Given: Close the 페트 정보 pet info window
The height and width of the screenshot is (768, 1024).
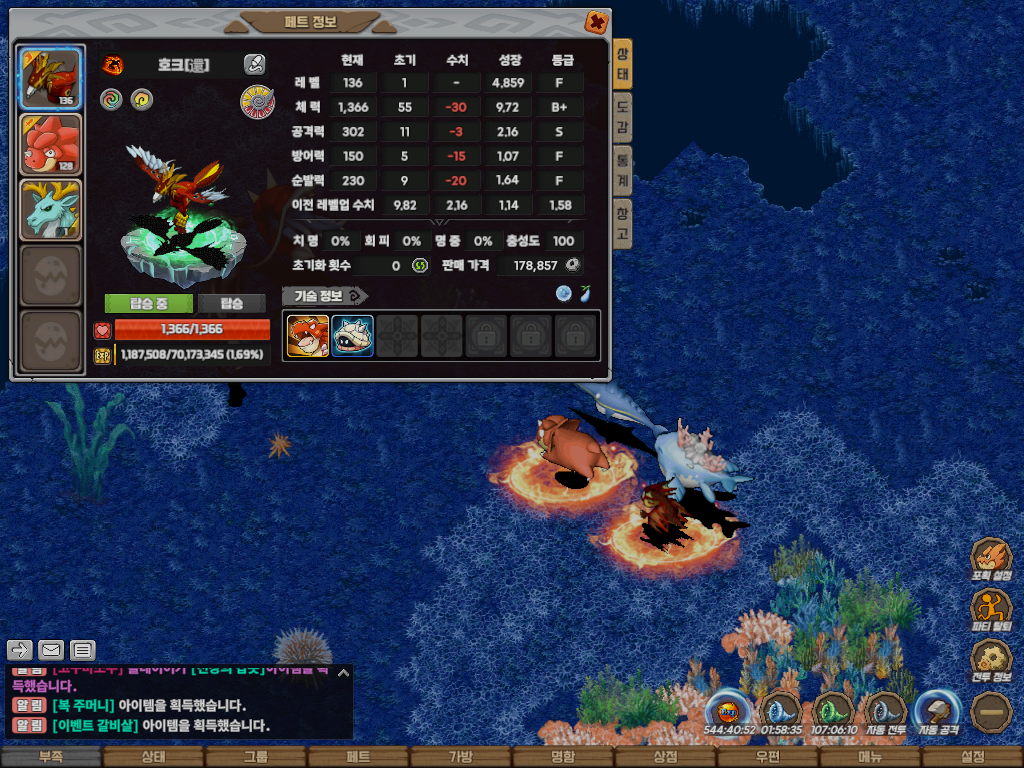Looking at the screenshot, I should (x=595, y=21).
